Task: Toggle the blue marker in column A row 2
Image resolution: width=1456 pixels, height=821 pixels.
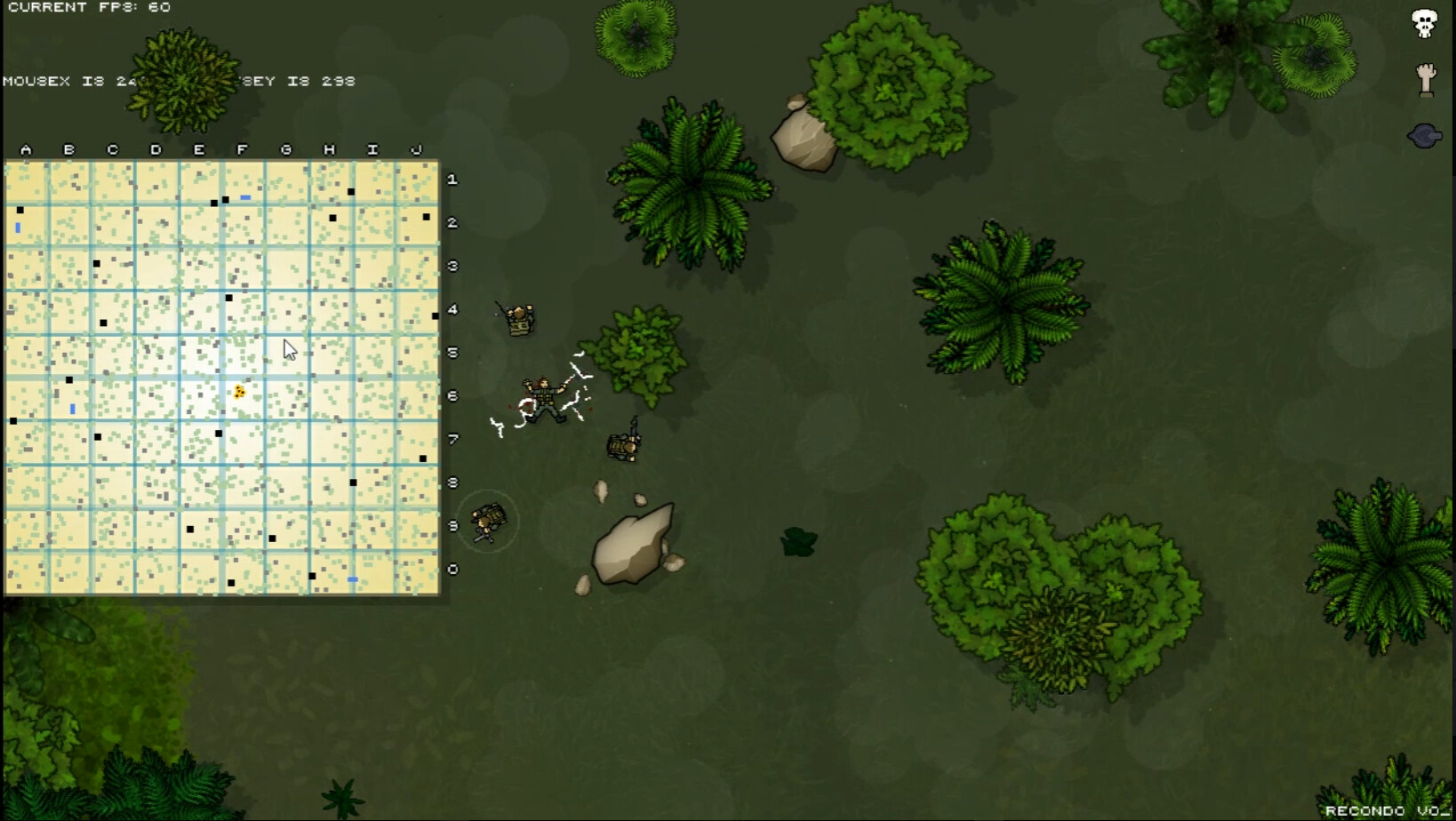Action: [x=16, y=229]
